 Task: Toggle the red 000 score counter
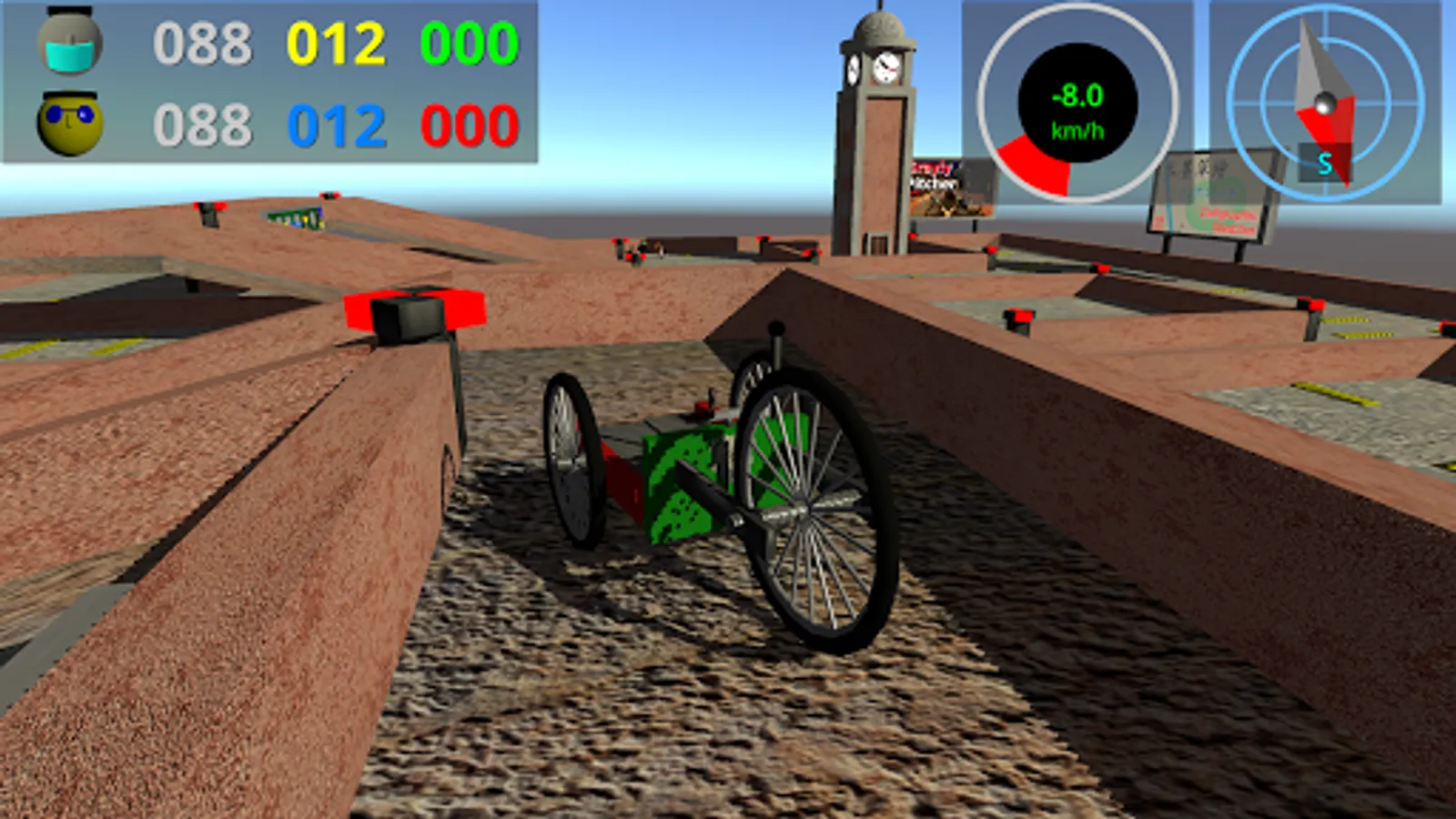click(469, 123)
